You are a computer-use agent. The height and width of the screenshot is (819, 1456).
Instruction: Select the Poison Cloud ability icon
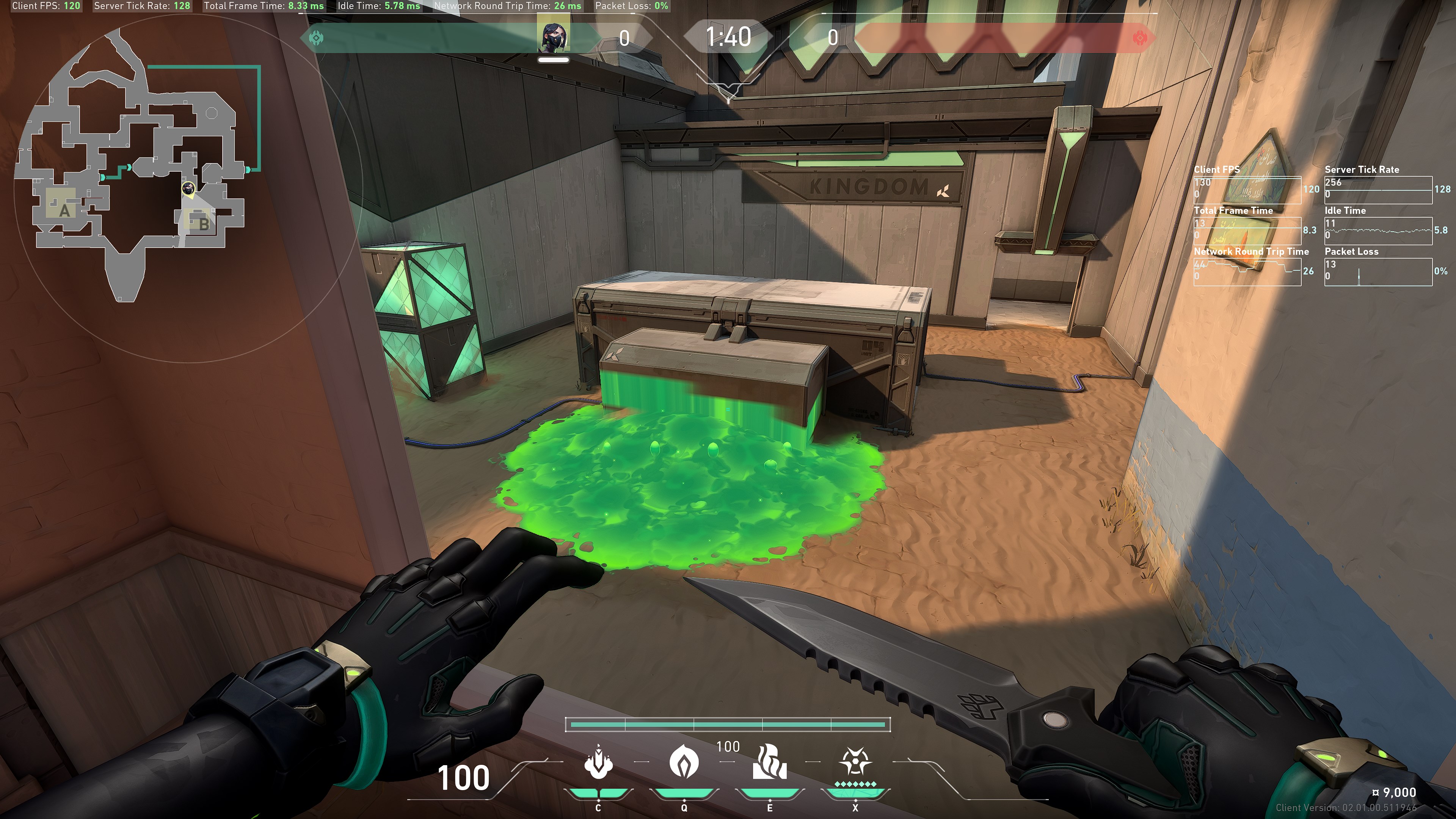coord(684,762)
